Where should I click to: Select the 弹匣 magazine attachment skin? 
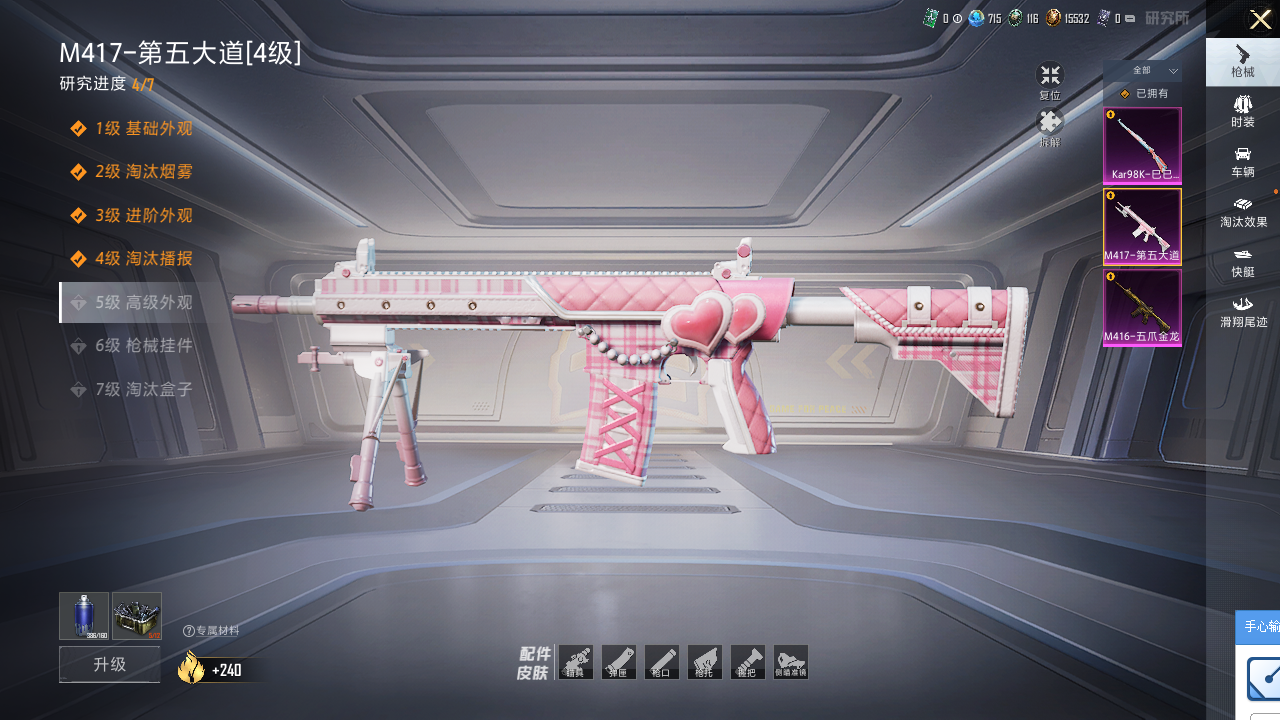click(619, 662)
